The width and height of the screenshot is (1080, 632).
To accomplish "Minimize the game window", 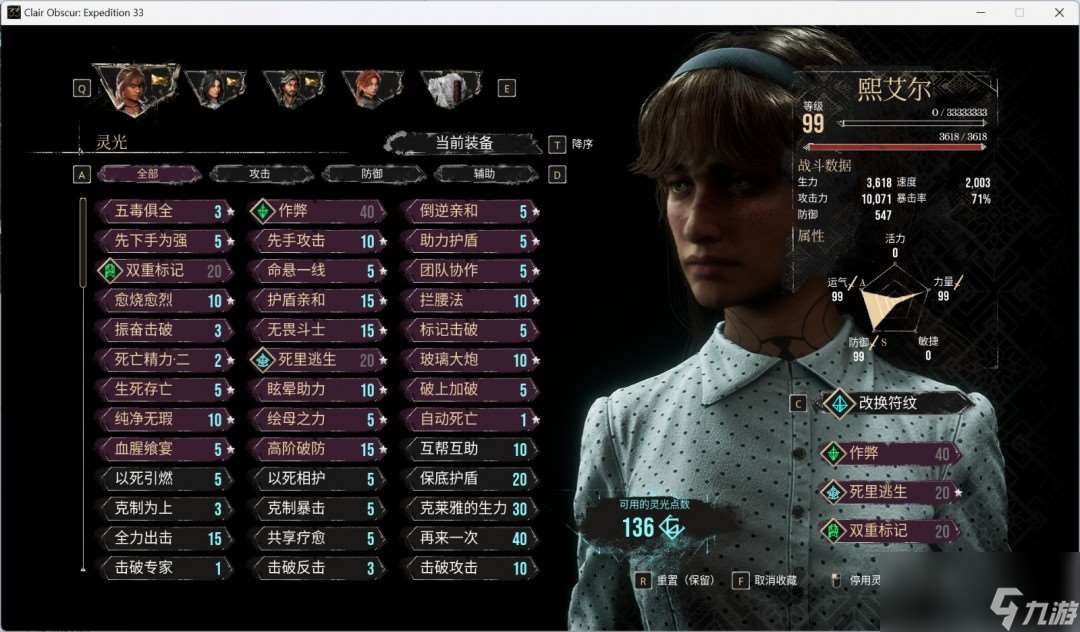I will (x=981, y=12).
